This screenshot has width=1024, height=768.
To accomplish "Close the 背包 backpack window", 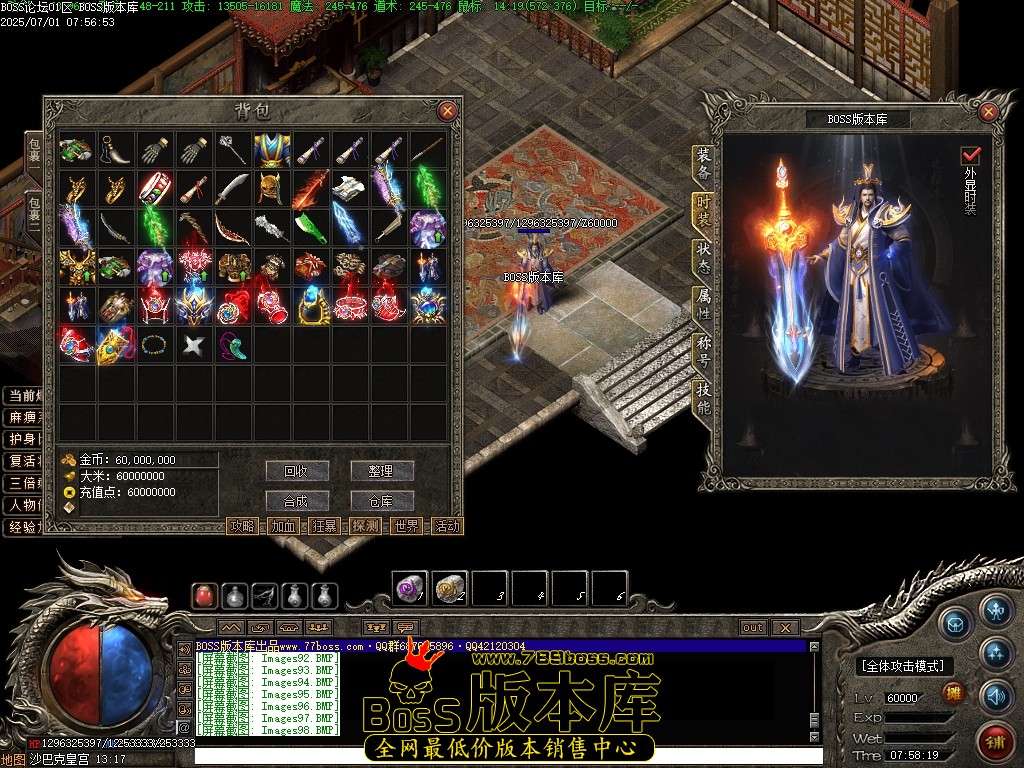I will (447, 111).
